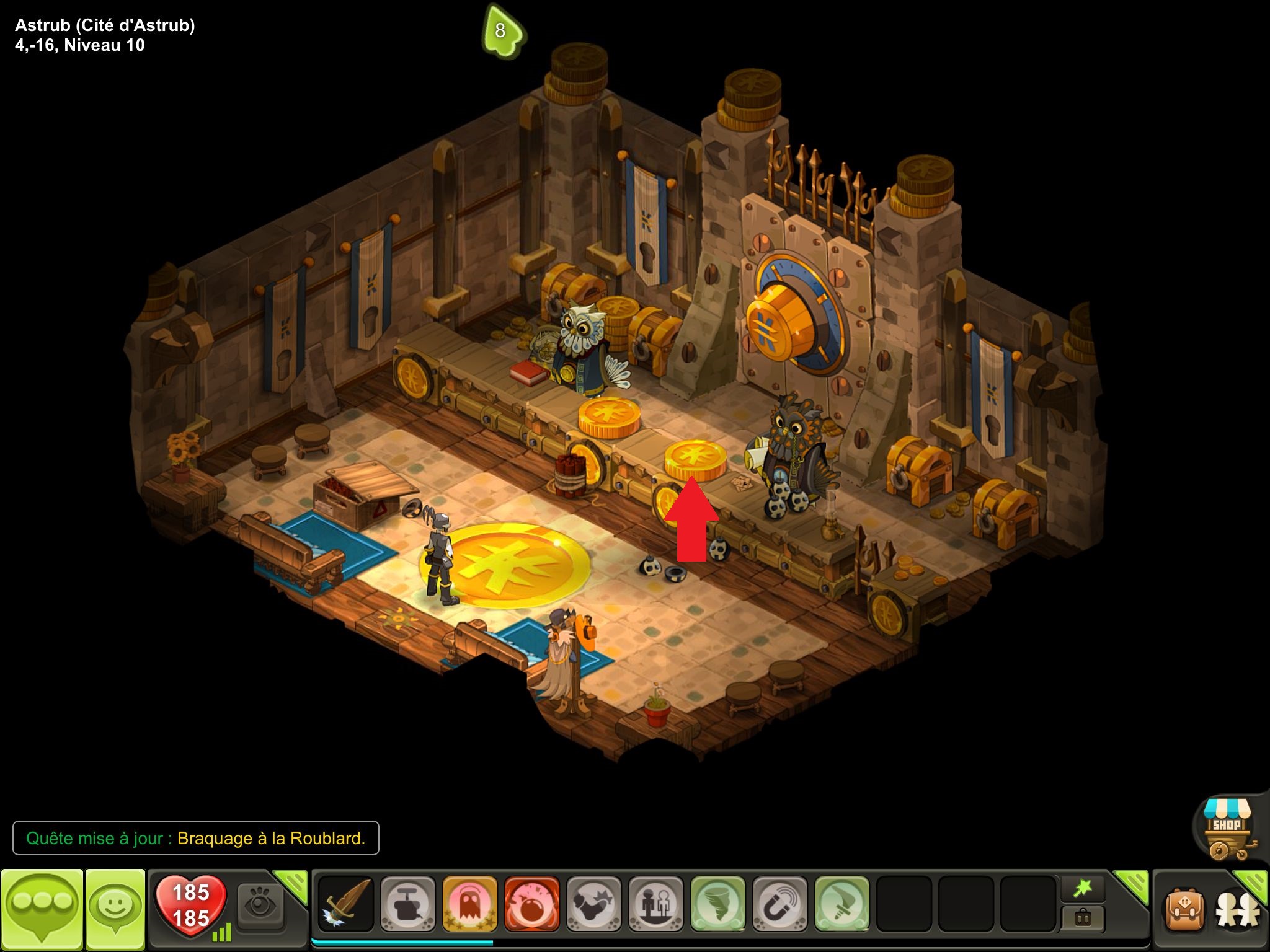Cast the green tornado spell
The width and height of the screenshot is (1270, 952).
tap(717, 904)
